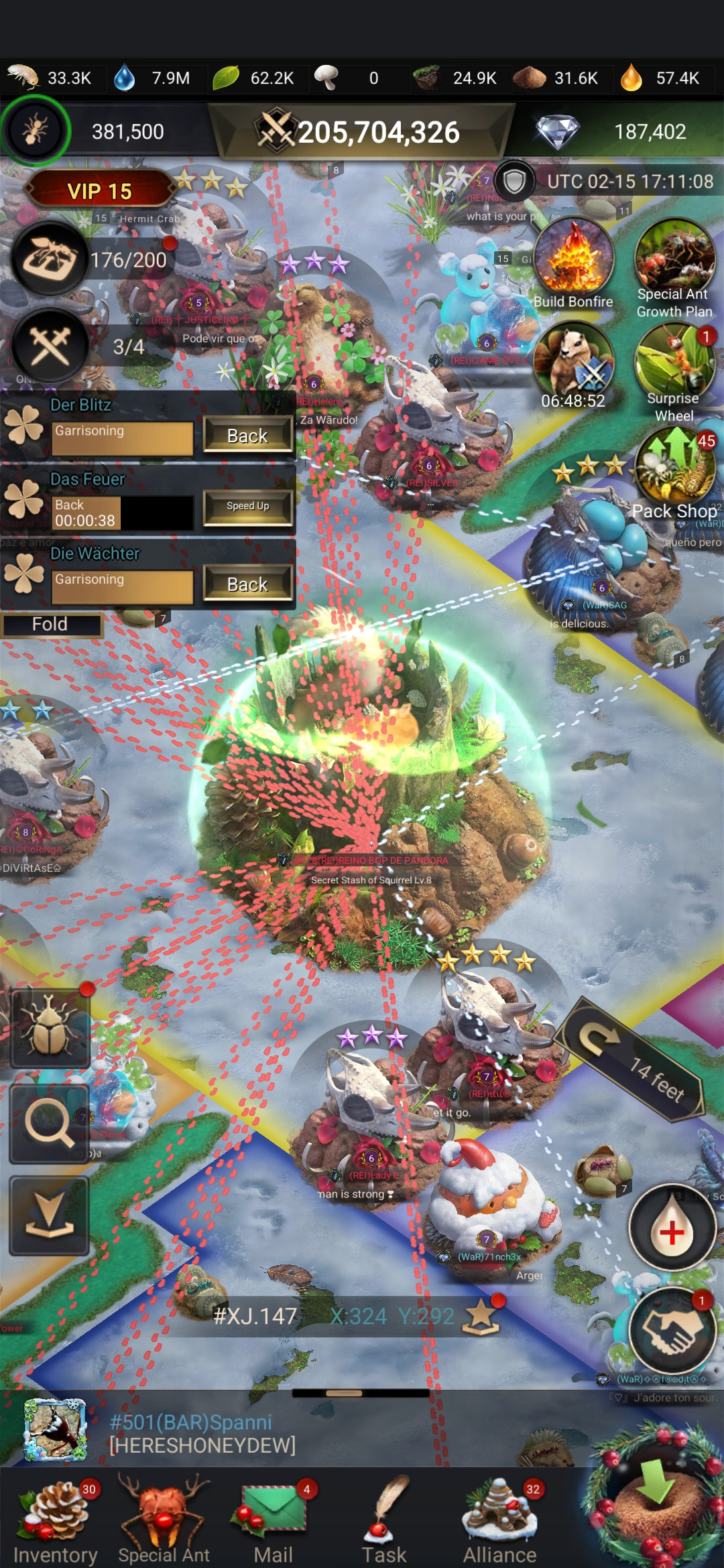724x1568 pixels.
Task: Speed up the Das Feuer march
Action: tap(247, 507)
